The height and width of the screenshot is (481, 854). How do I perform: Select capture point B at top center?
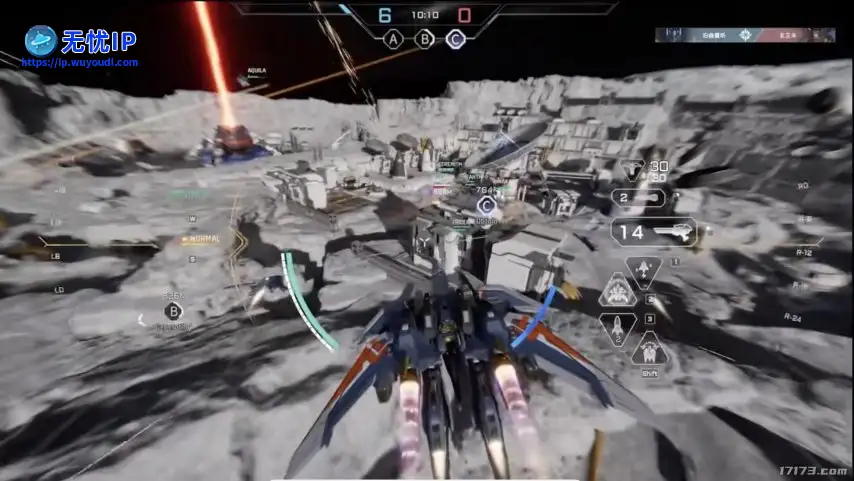click(x=425, y=40)
